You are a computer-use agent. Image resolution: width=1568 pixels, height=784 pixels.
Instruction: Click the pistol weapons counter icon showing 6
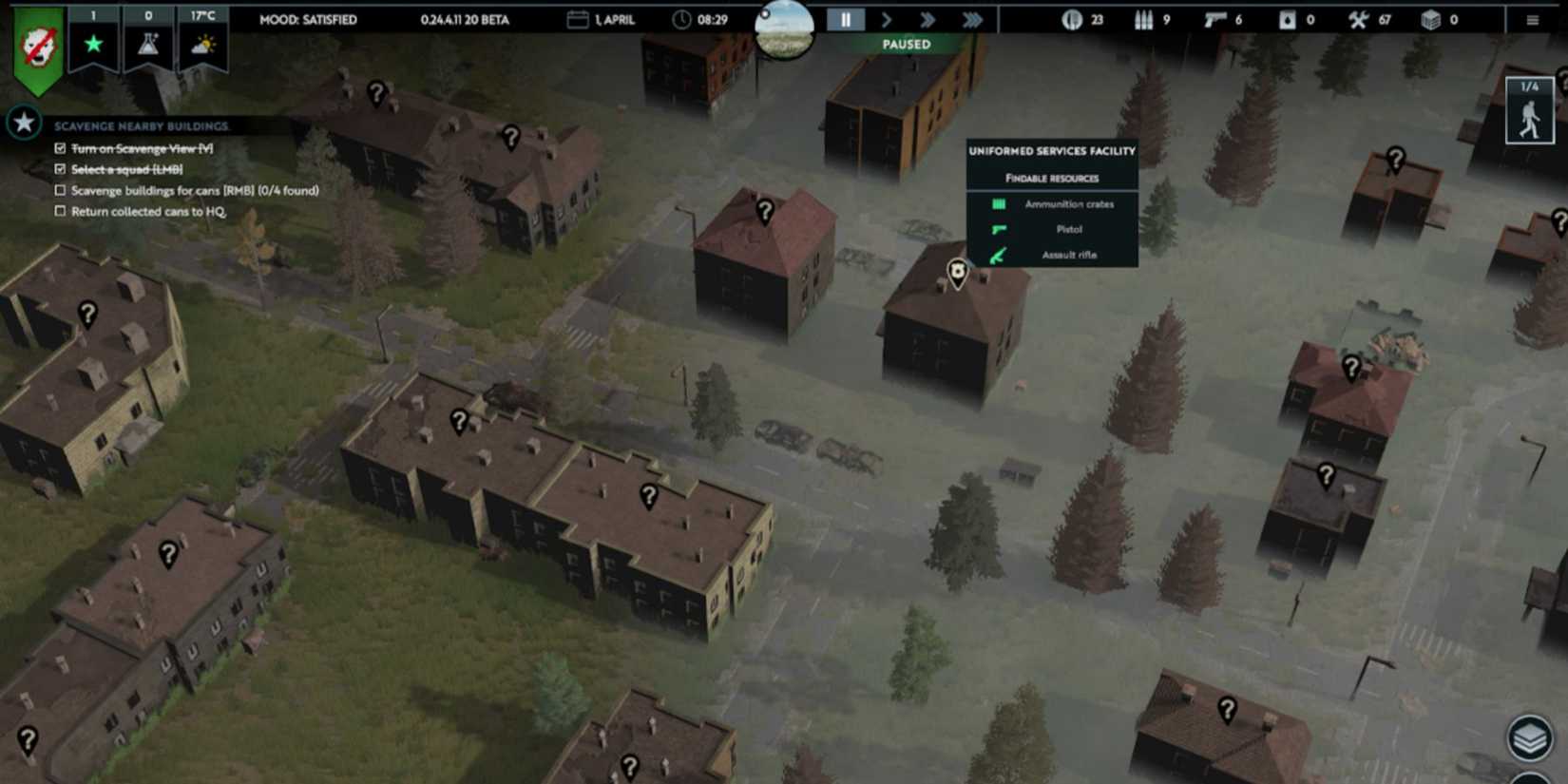(1217, 19)
